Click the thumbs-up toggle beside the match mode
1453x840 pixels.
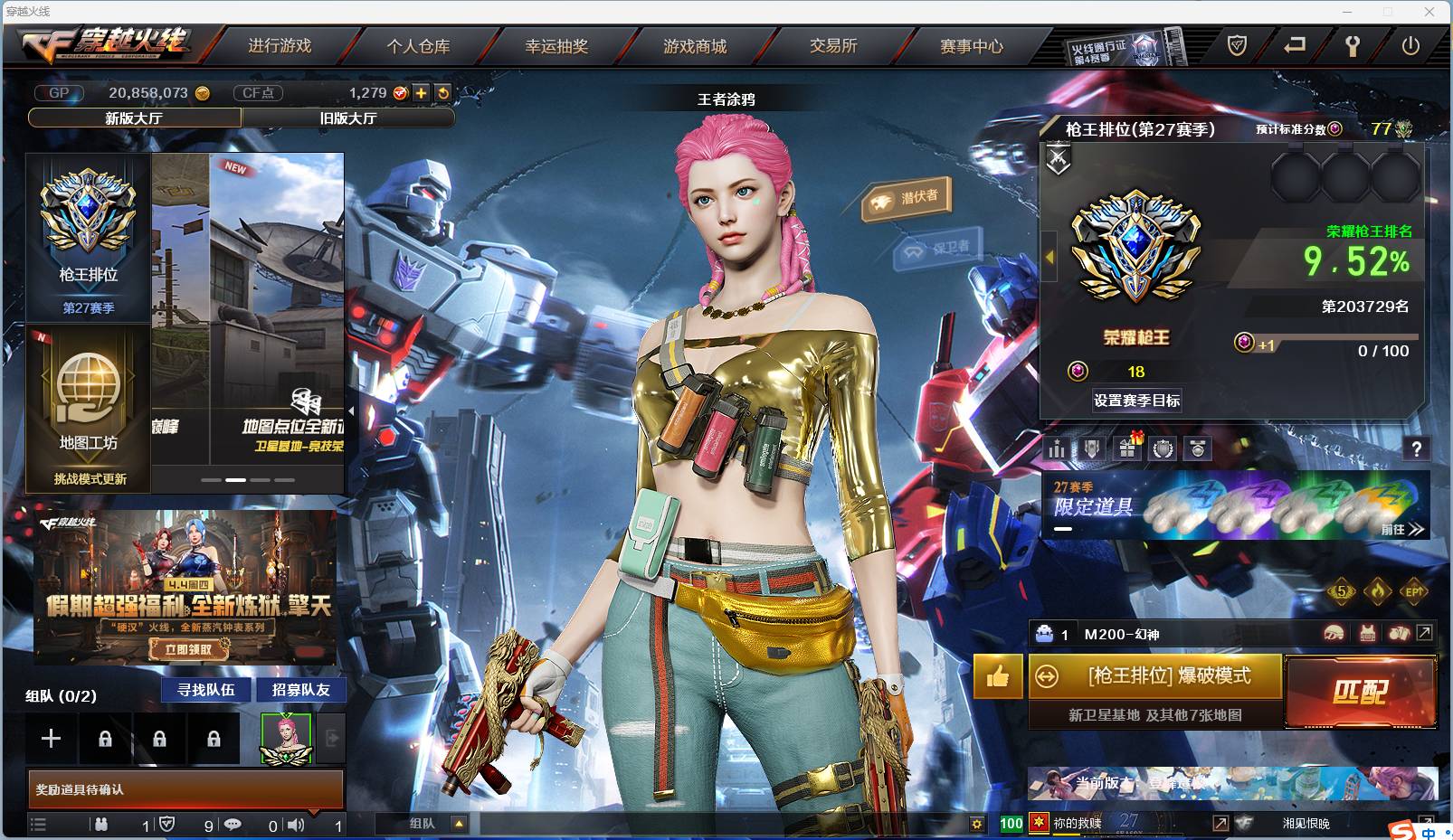tap(997, 676)
